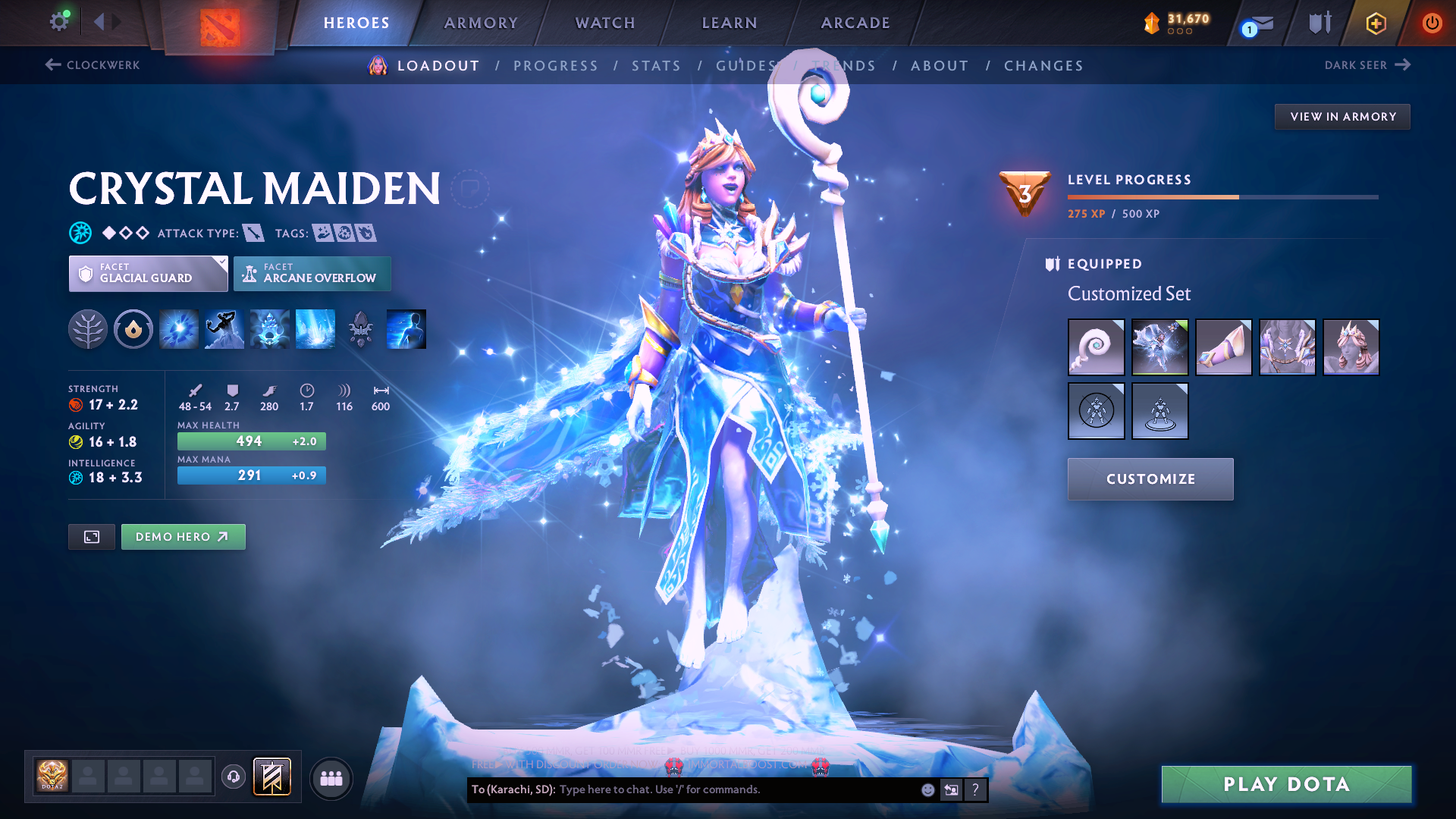Go to previous hero Clockwerk
Viewport: 1456px width, 819px height.
point(93,65)
